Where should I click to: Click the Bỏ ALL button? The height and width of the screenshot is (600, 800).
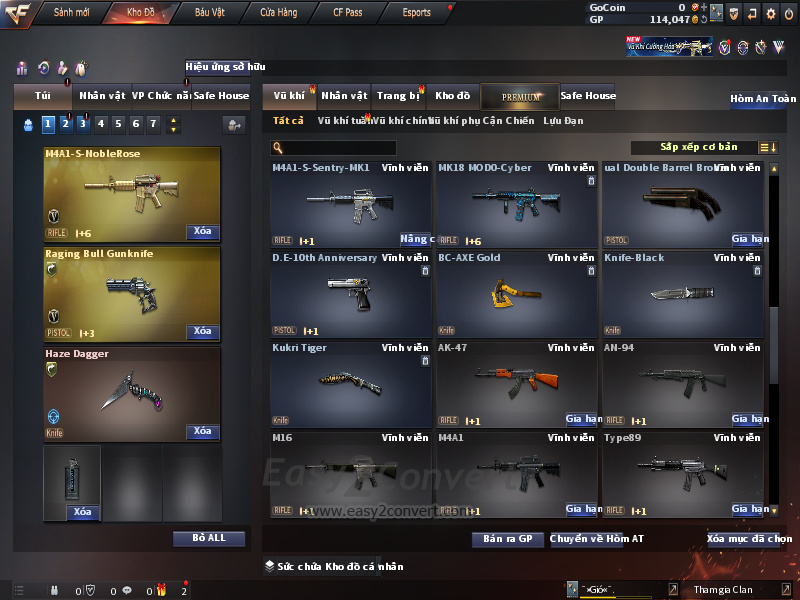click(x=208, y=538)
